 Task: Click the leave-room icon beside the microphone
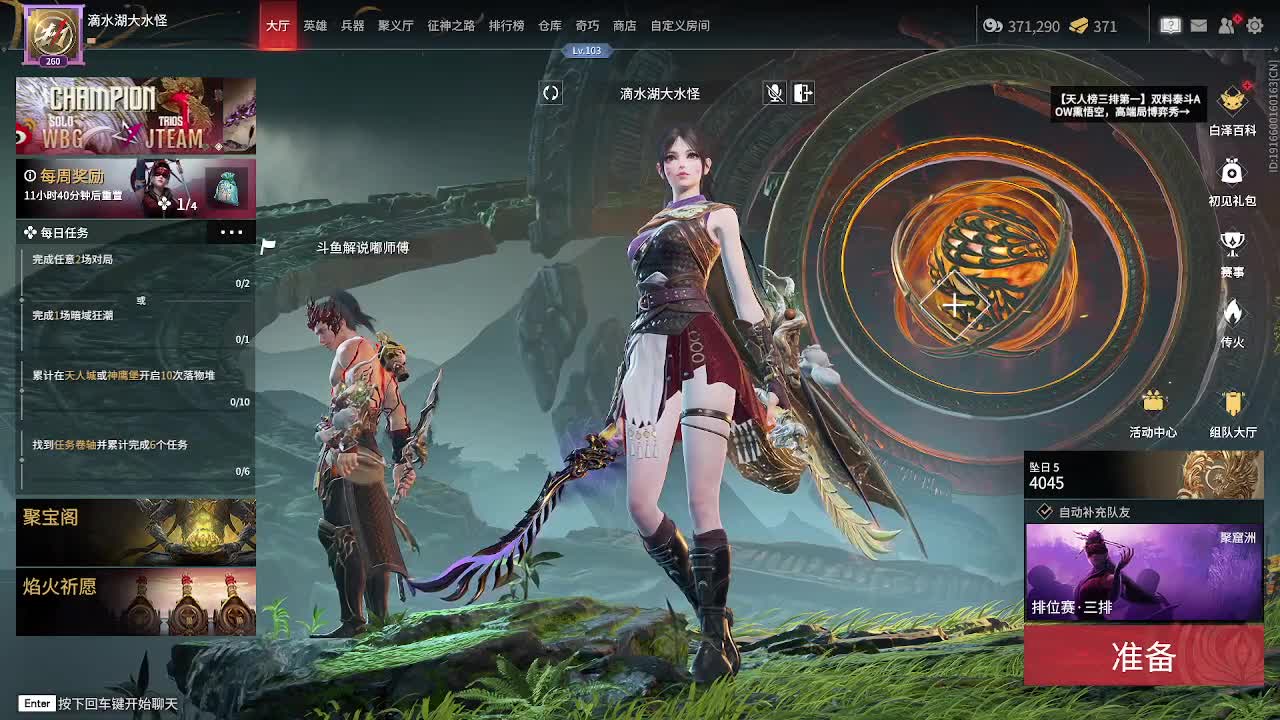tap(803, 93)
